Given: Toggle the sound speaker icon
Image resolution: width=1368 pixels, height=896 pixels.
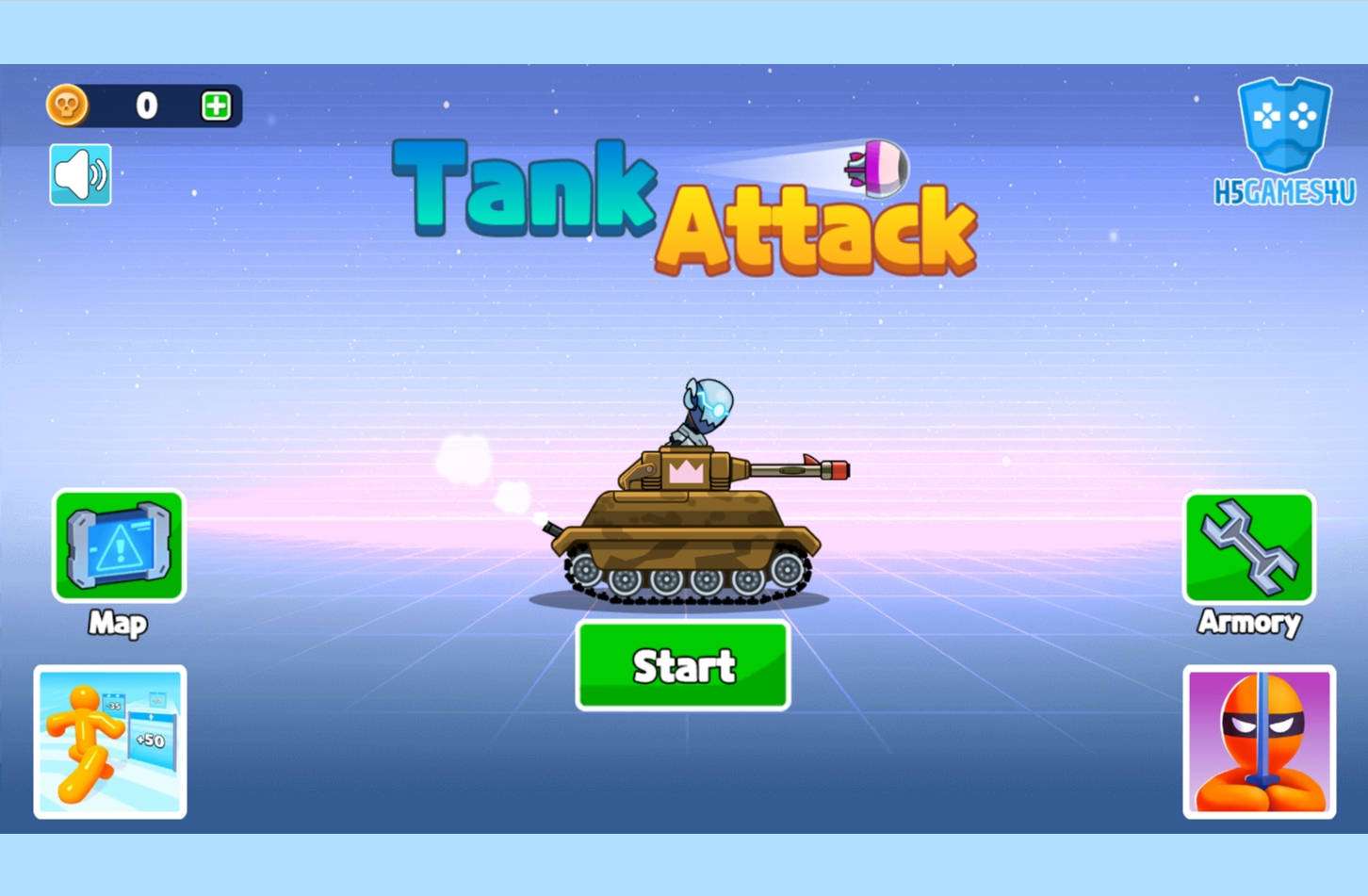Looking at the screenshot, I should (80, 174).
